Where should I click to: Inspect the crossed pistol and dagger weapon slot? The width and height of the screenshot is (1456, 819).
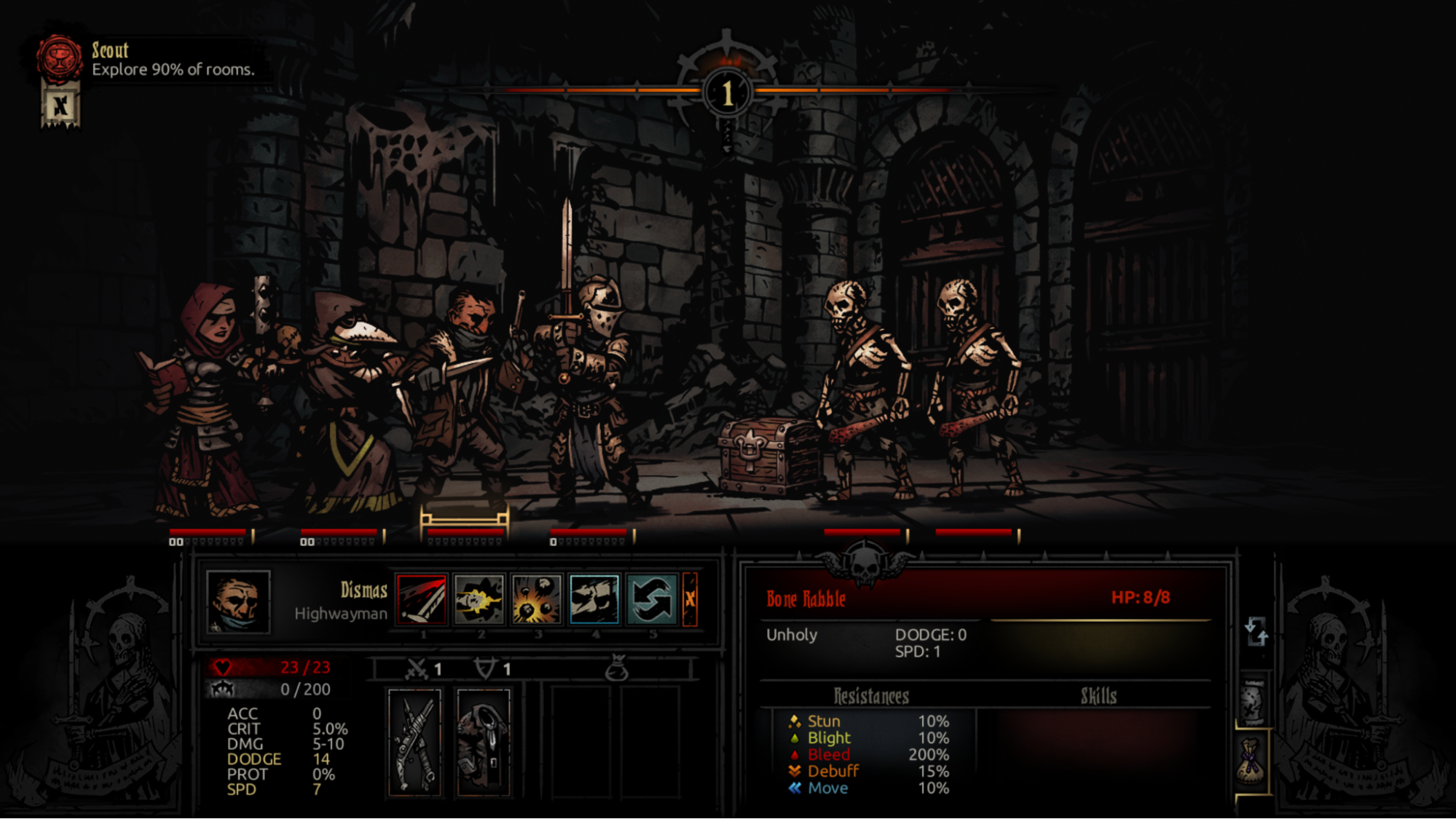click(414, 742)
